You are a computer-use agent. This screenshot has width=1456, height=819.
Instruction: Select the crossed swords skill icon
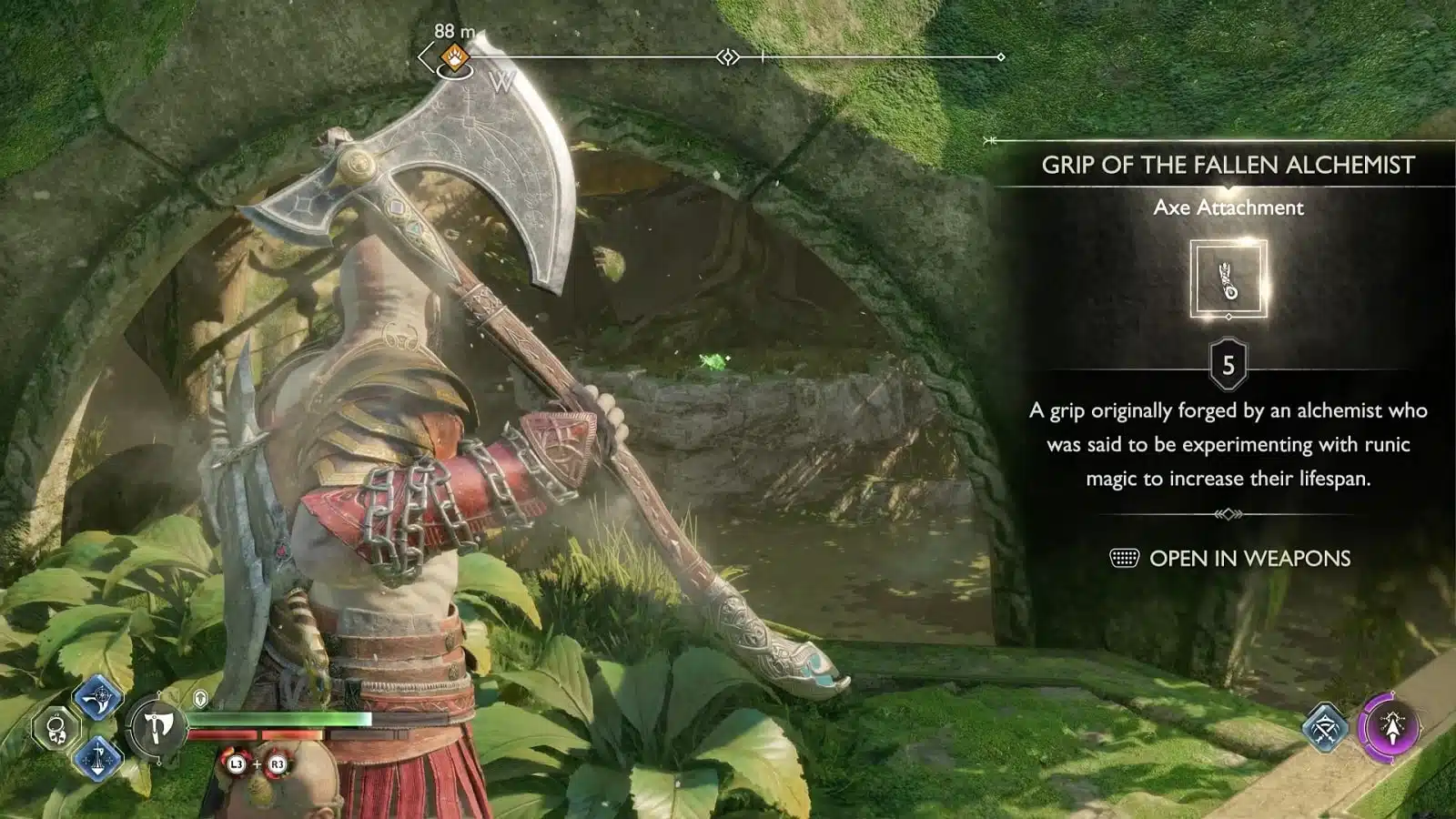coord(1325,727)
